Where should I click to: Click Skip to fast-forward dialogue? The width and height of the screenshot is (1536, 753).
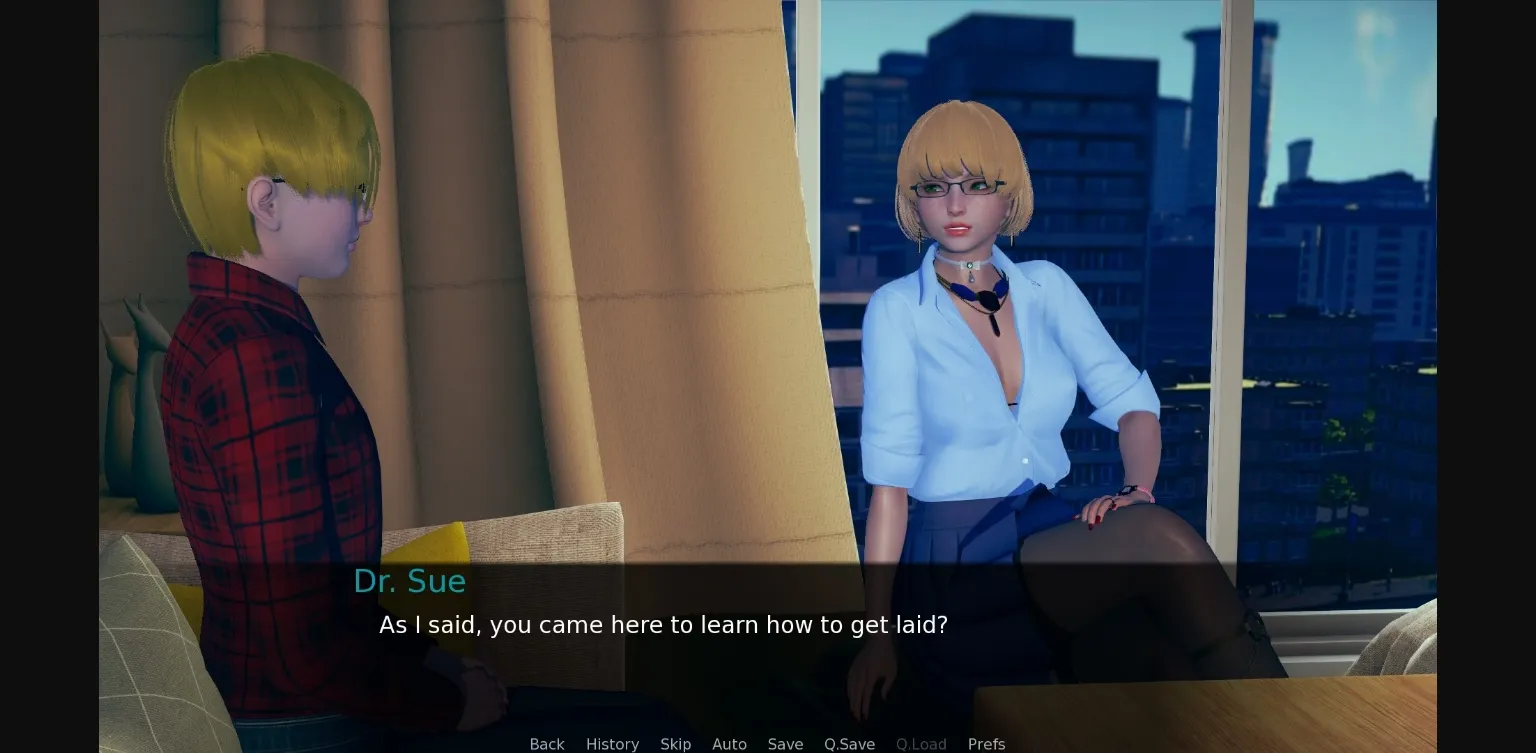pos(675,744)
